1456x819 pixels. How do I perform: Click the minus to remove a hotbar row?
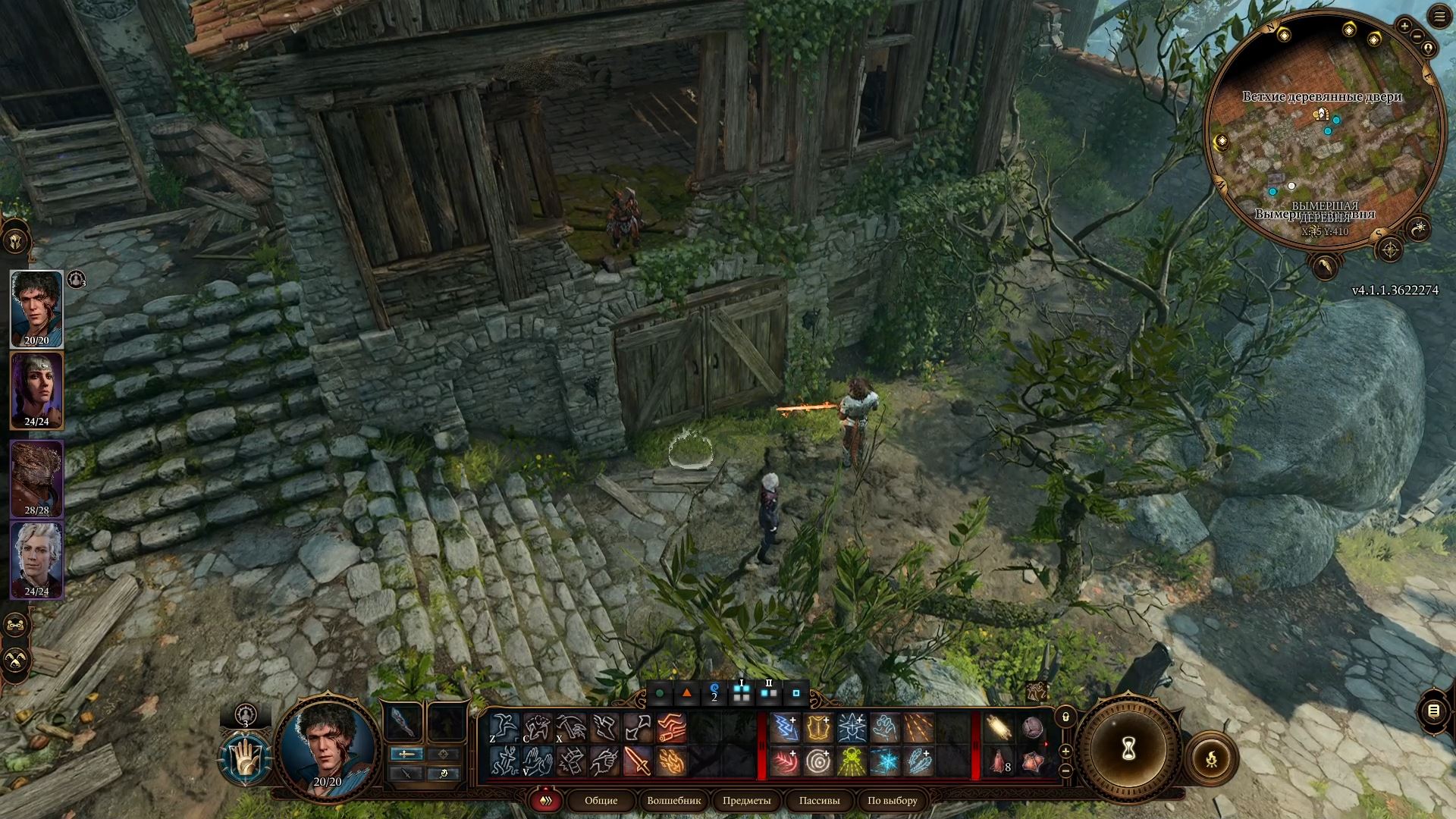pos(1065,770)
